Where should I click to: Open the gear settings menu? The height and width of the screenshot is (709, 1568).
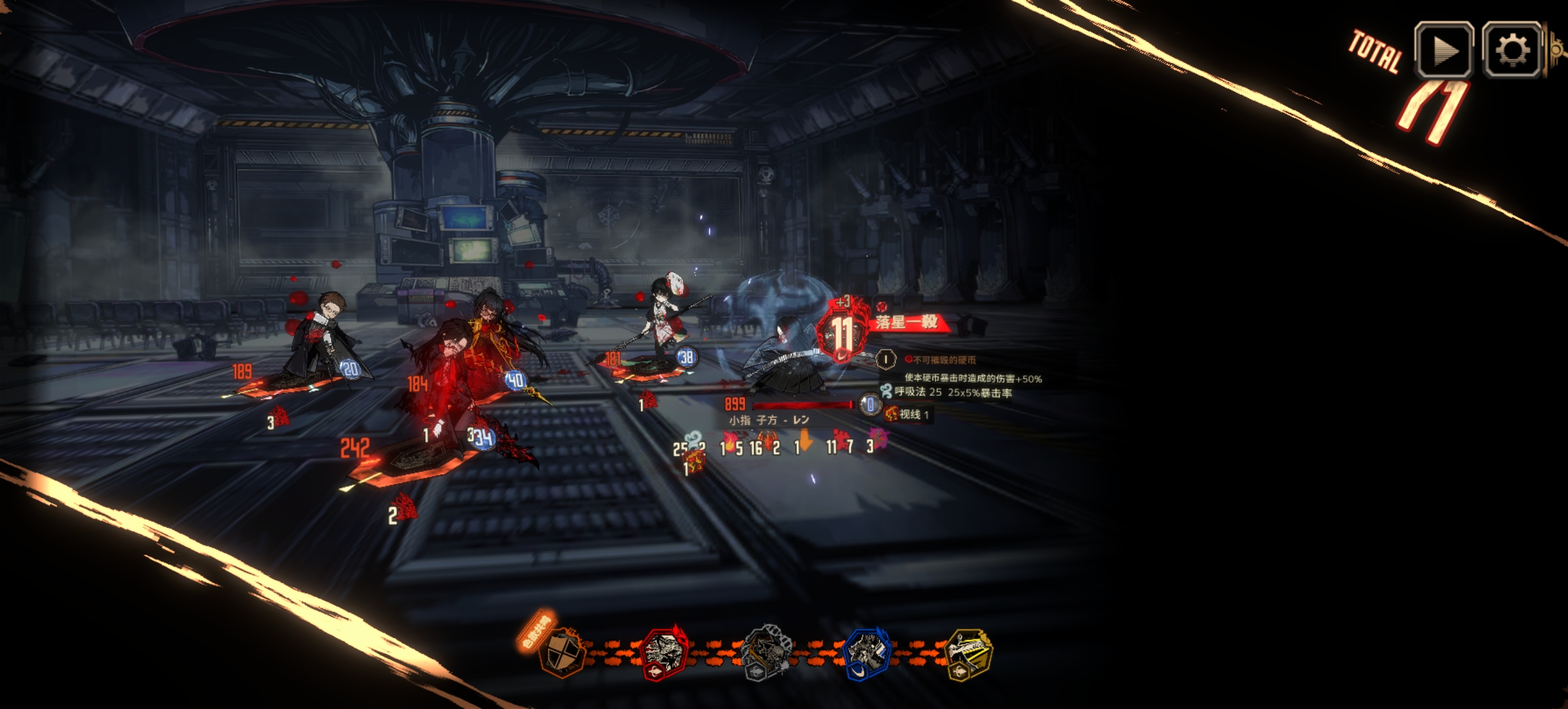[x=1512, y=50]
